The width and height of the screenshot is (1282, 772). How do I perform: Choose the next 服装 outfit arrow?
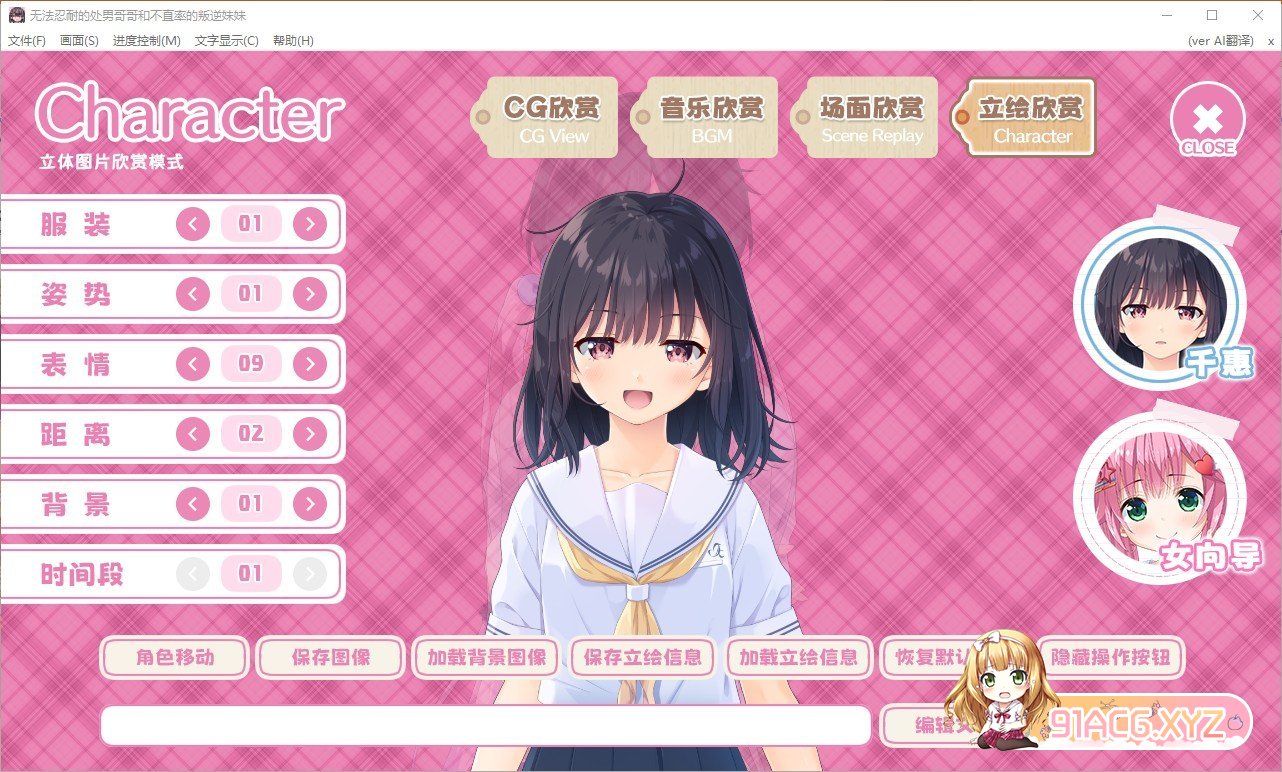click(x=310, y=224)
